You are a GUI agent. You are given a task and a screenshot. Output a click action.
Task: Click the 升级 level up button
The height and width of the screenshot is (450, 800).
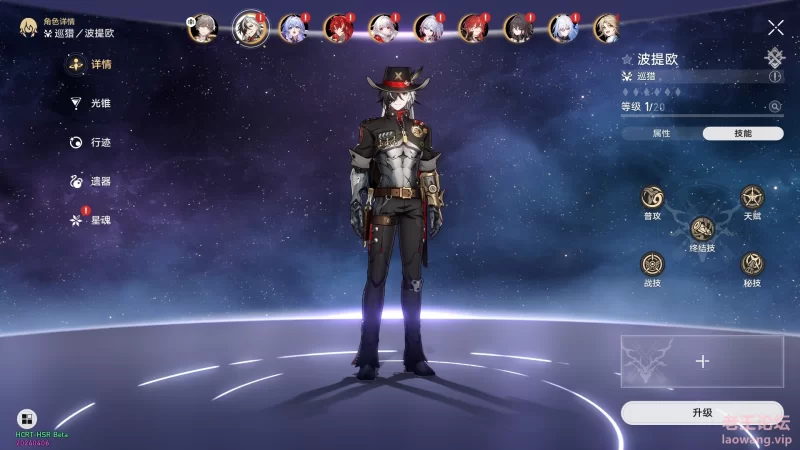click(x=702, y=412)
